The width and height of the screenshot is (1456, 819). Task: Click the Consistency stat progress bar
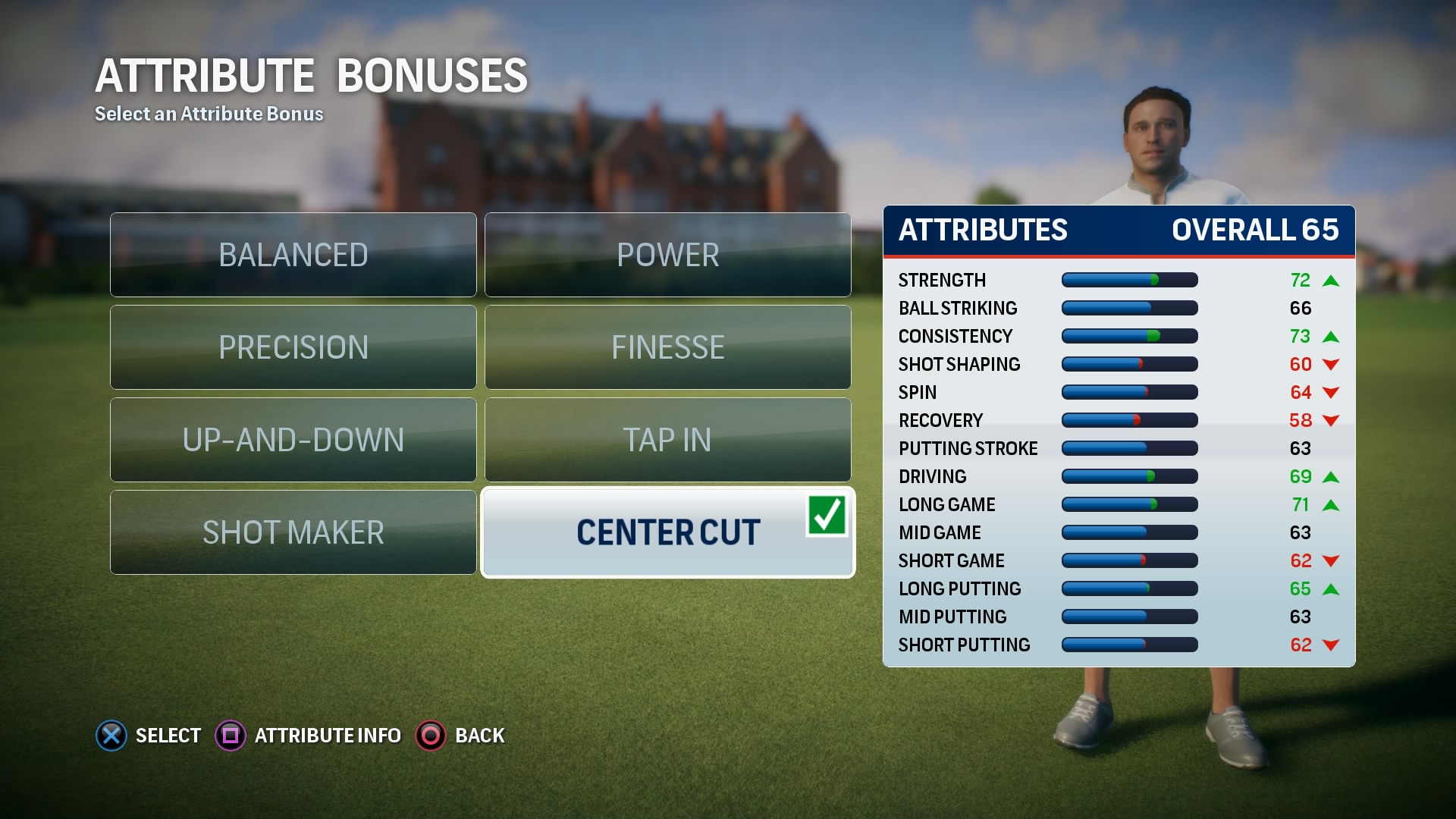point(1129,336)
